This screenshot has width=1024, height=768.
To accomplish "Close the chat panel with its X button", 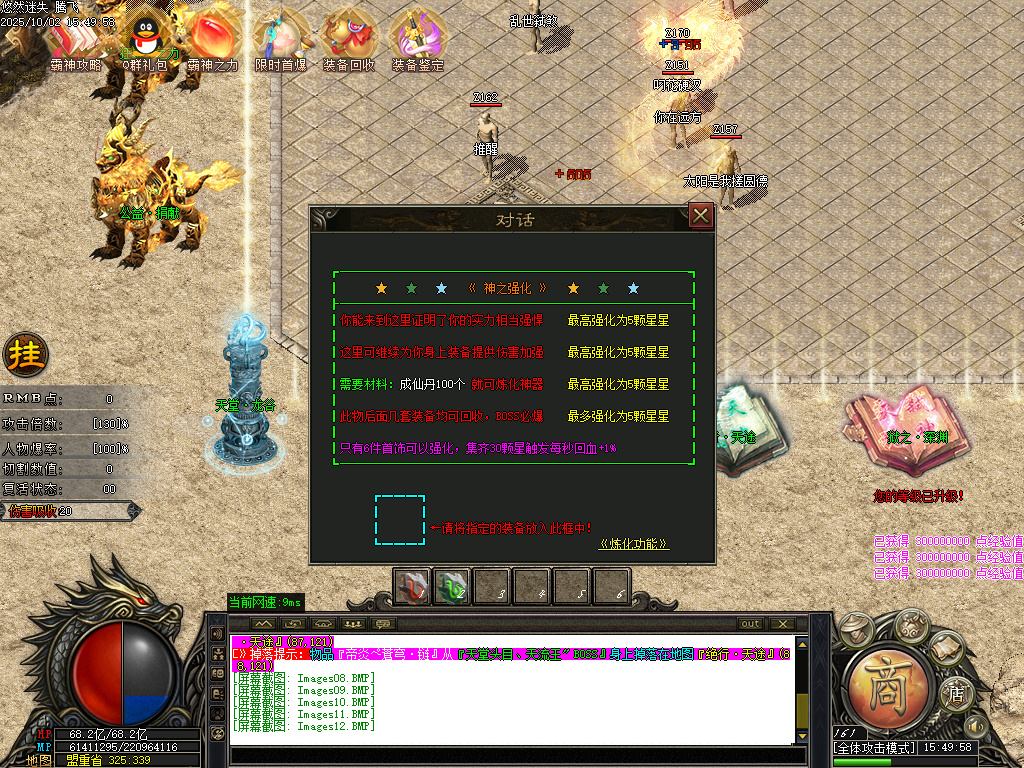I will coord(780,624).
